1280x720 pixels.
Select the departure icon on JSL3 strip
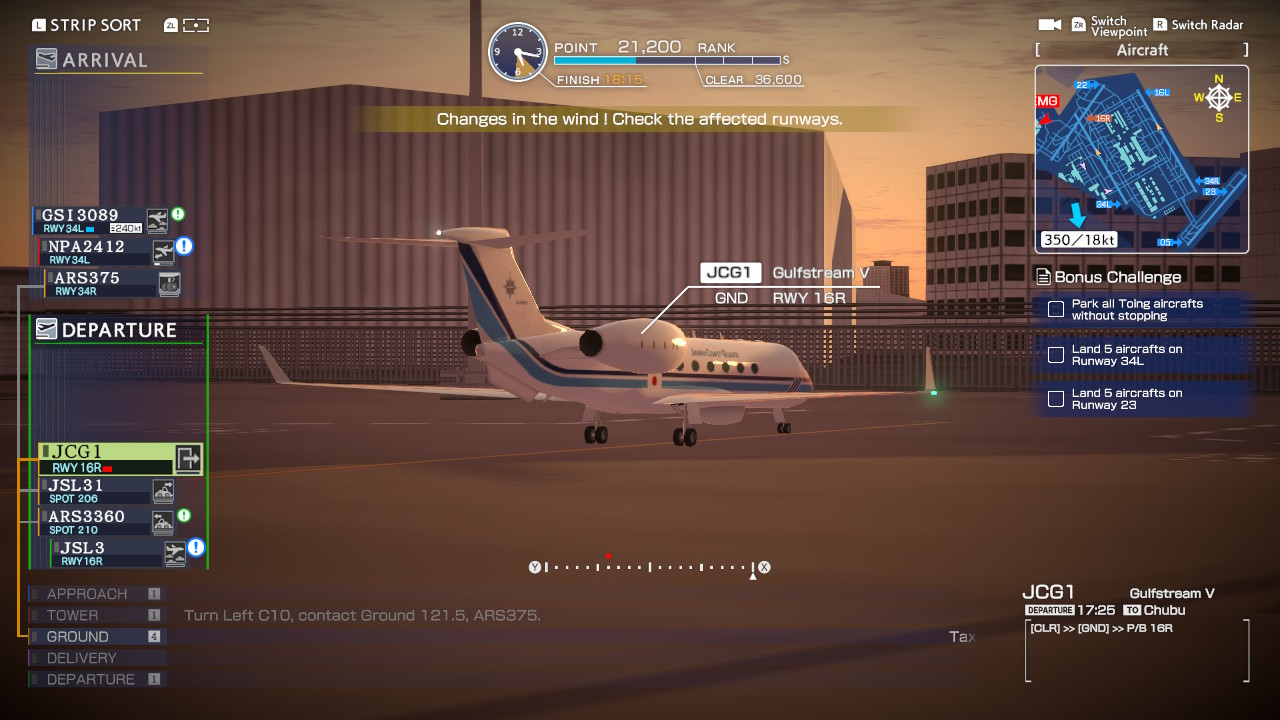click(x=175, y=551)
